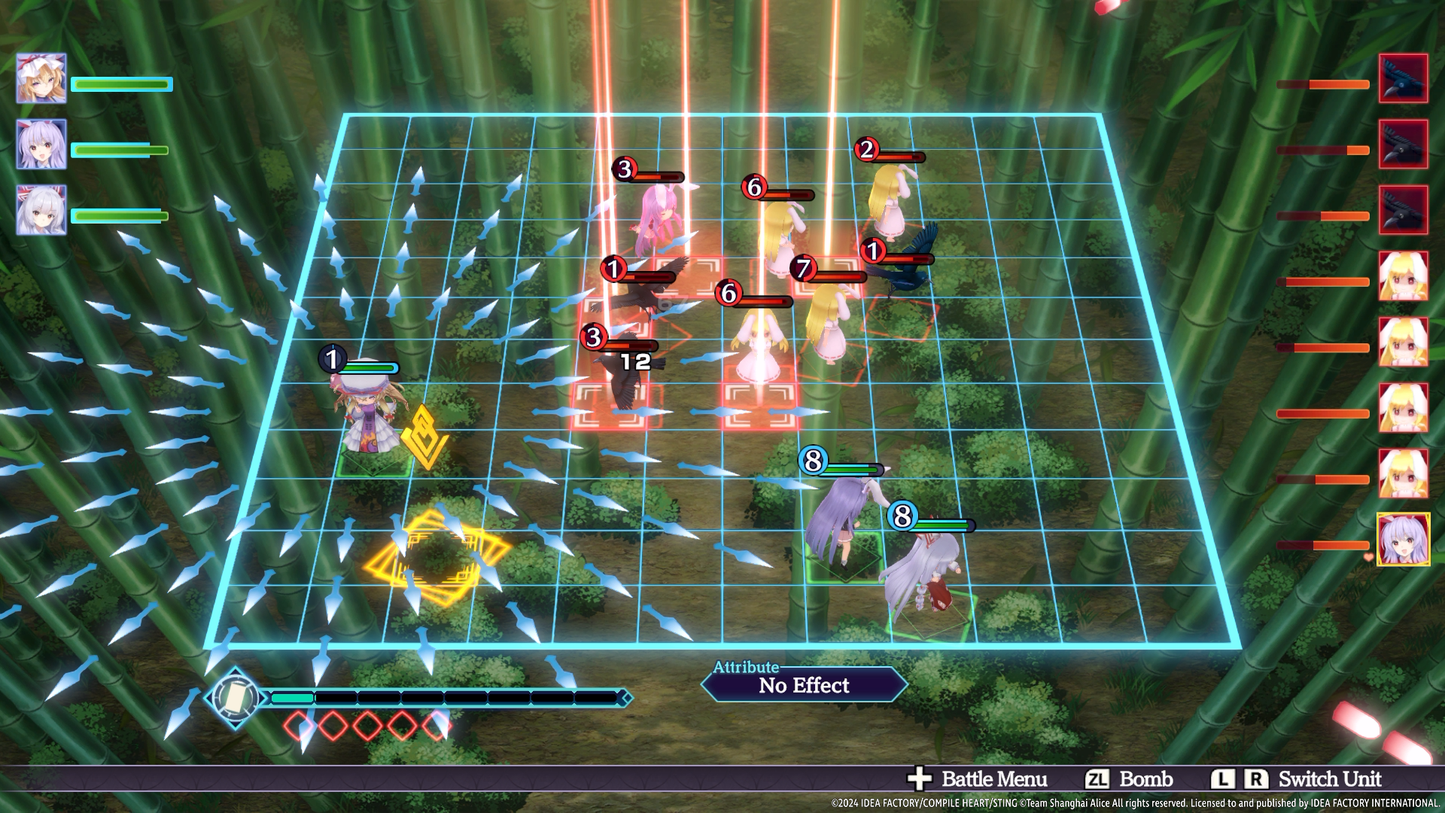Open the Battle Menu
1445x813 pixels.
pyautogui.click(x=978, y=779)
